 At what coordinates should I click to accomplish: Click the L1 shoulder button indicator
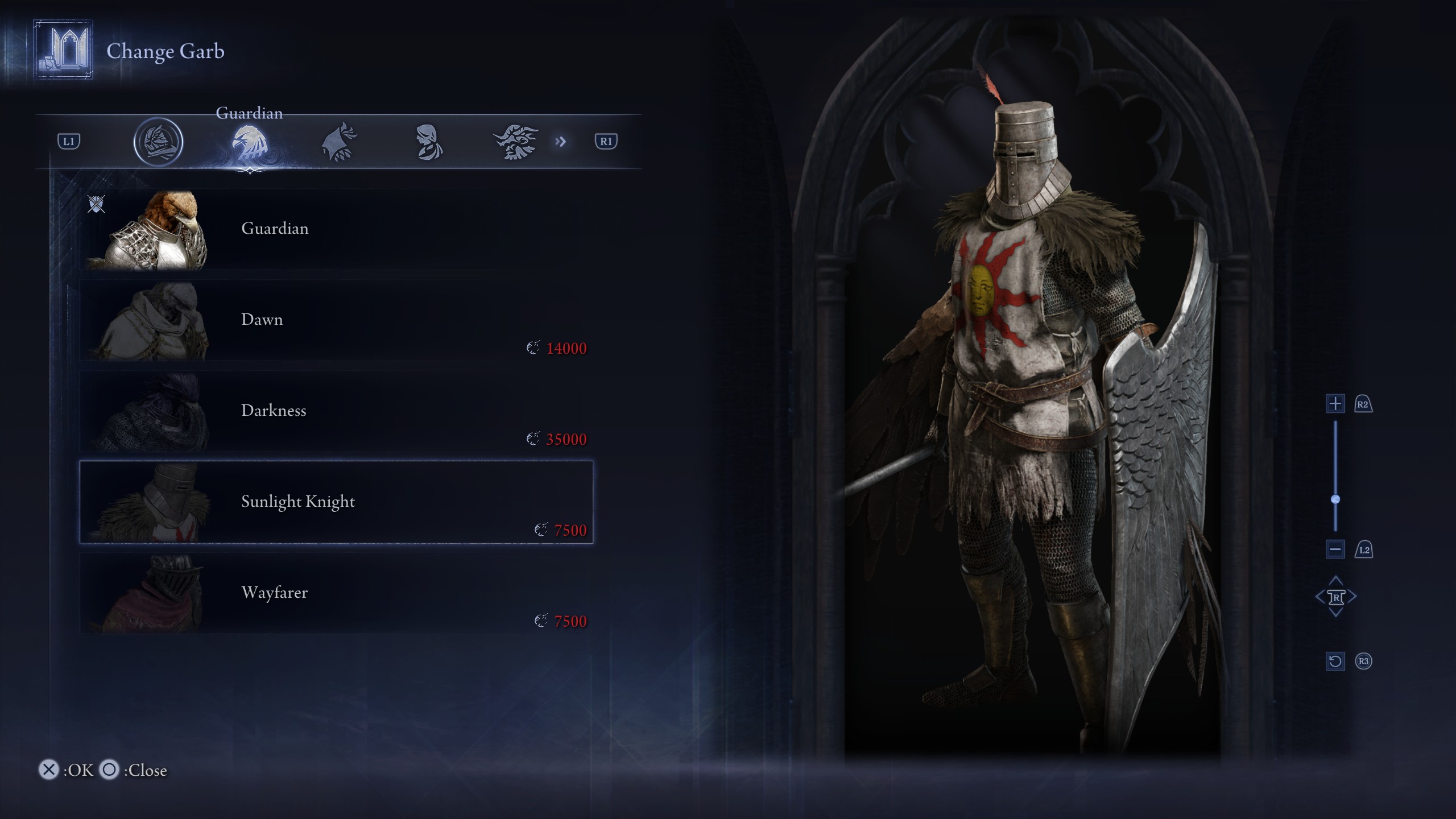[x=68, y=142]
